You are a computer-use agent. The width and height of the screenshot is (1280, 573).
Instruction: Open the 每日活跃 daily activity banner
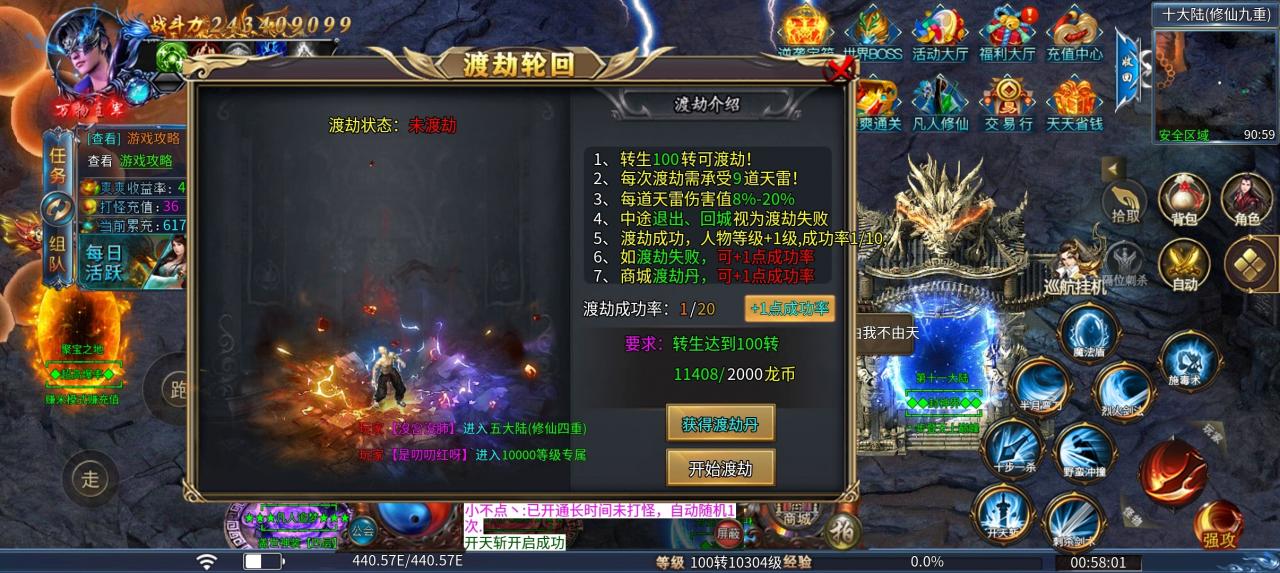102,260
